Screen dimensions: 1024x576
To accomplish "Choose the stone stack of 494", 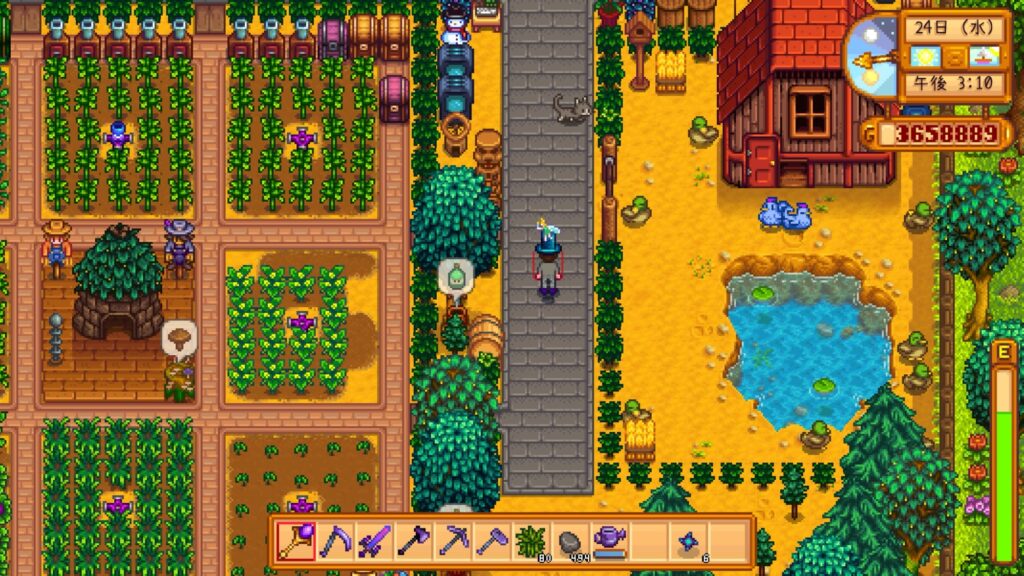I will click(x=569, y=541).
